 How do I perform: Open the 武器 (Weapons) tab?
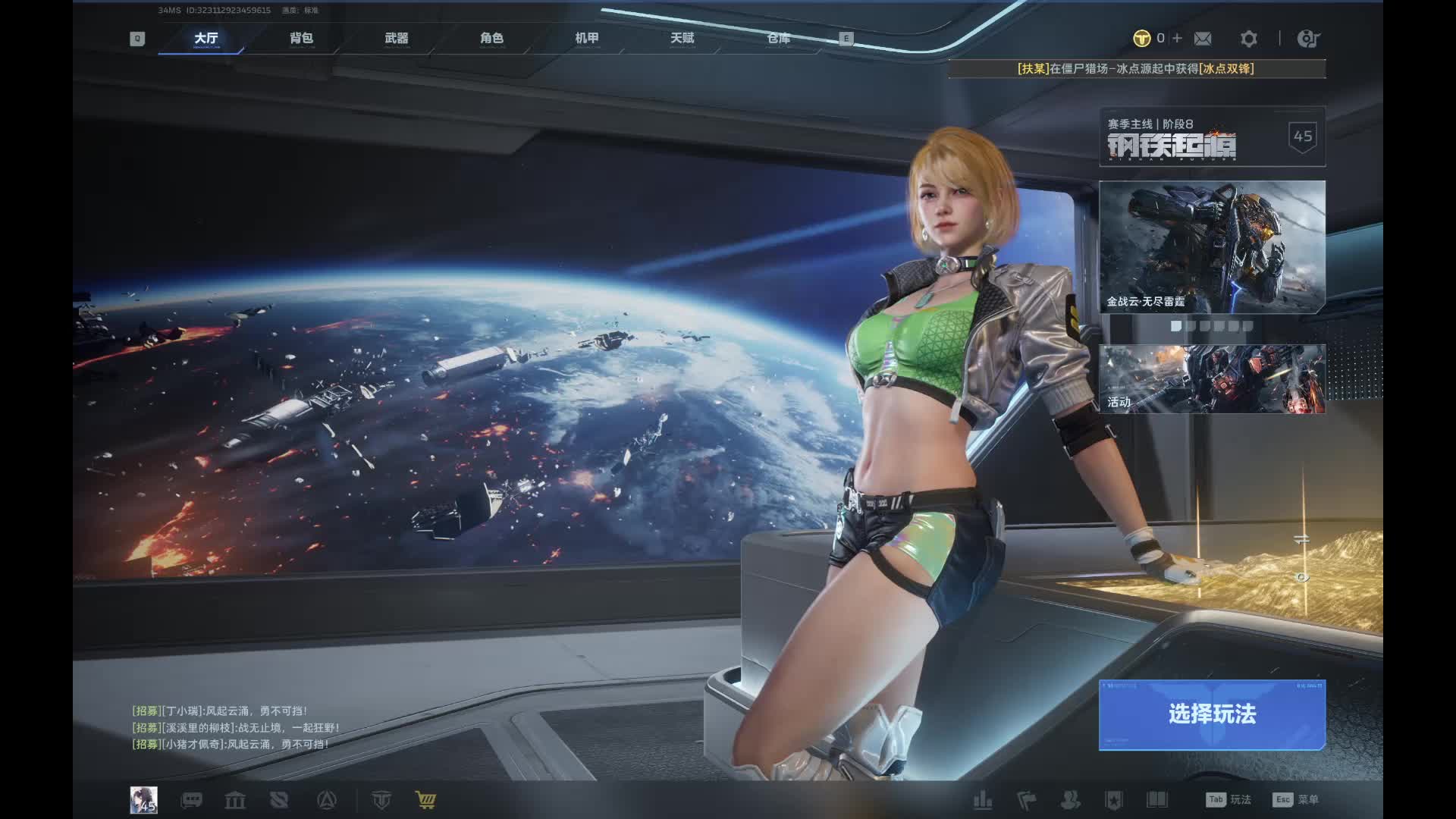(x=396, y=38)
